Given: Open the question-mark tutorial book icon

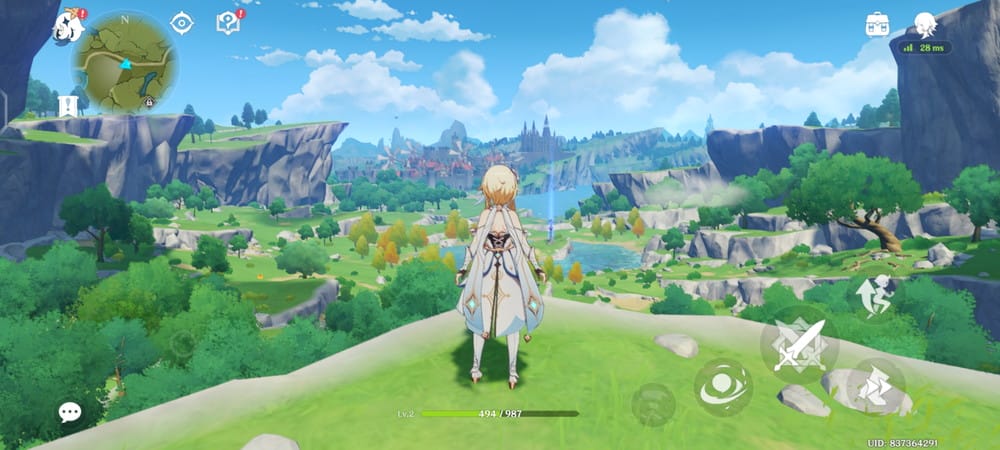Looking at the screenshot, I should point(228,23).
